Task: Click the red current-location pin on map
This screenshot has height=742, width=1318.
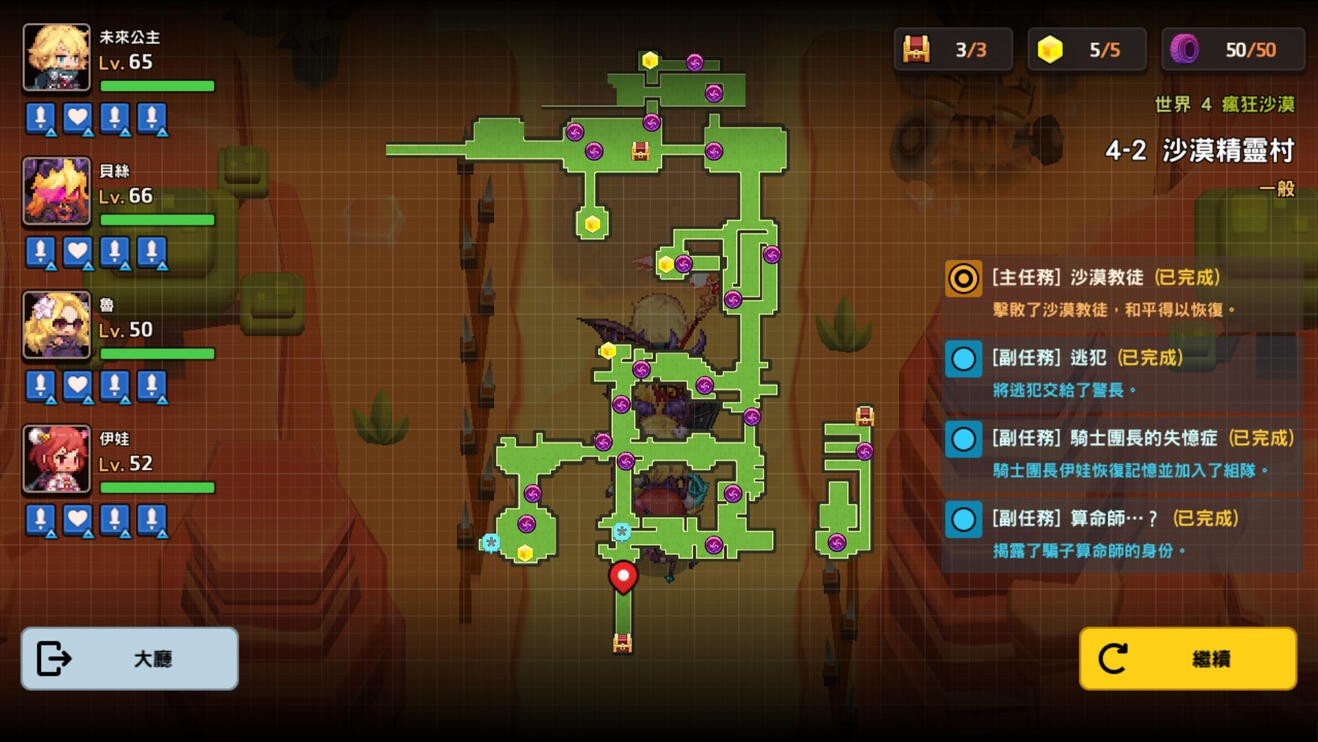Action: [623, 576]
